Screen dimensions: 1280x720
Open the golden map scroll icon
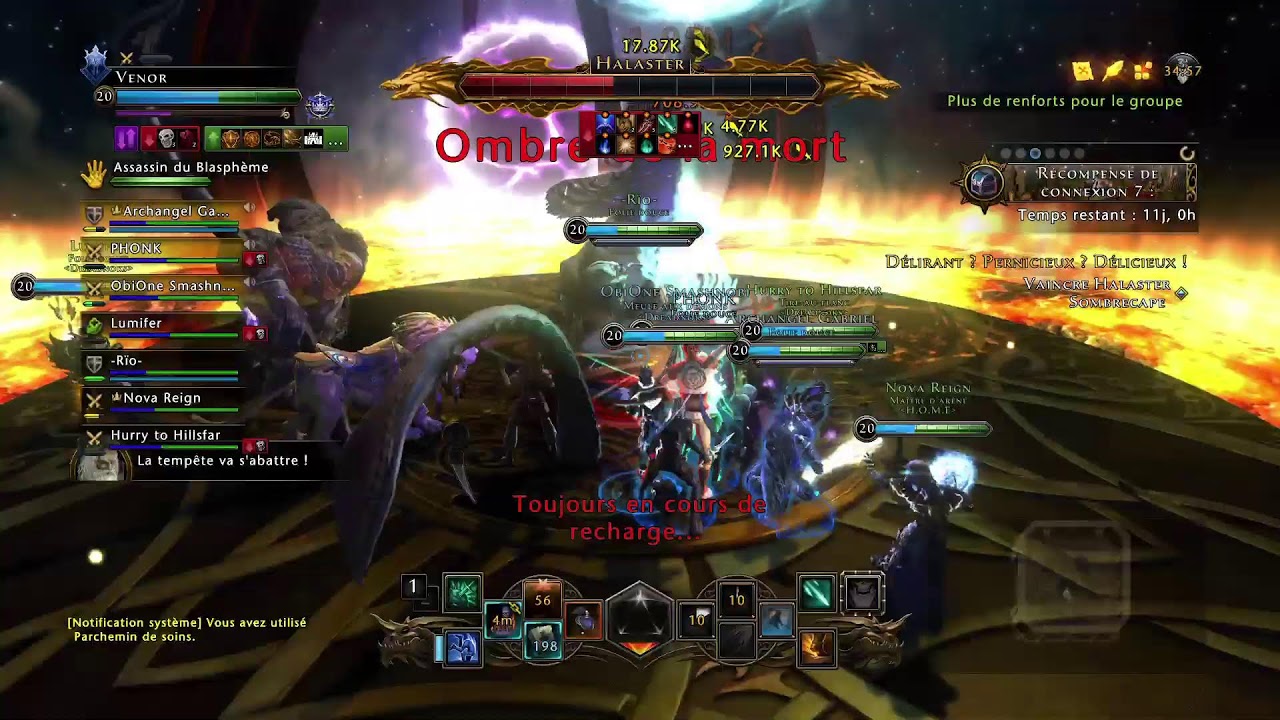pyautogui.click(x=1083, y=70)
